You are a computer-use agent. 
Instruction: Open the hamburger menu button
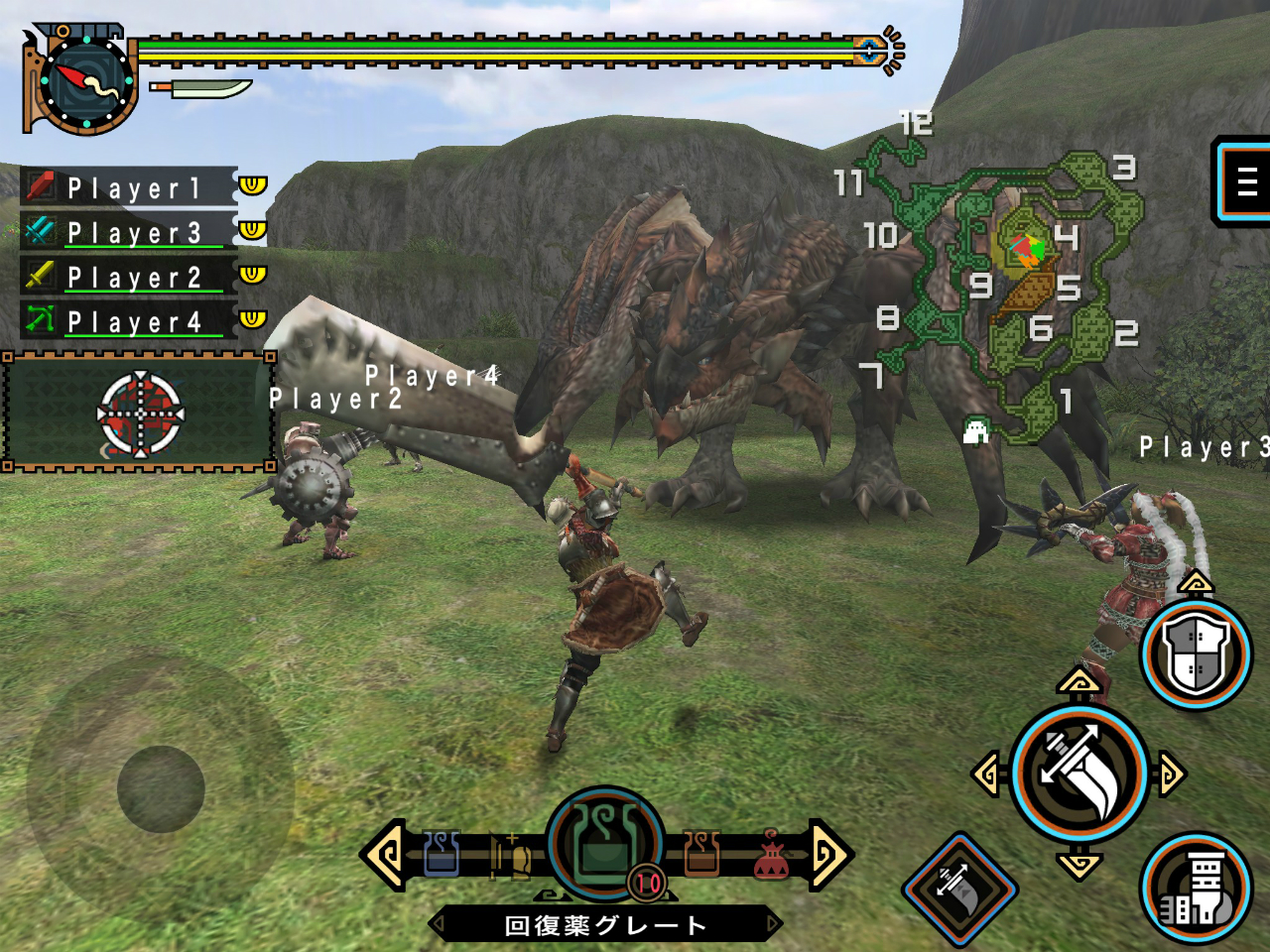point(1245,181)
